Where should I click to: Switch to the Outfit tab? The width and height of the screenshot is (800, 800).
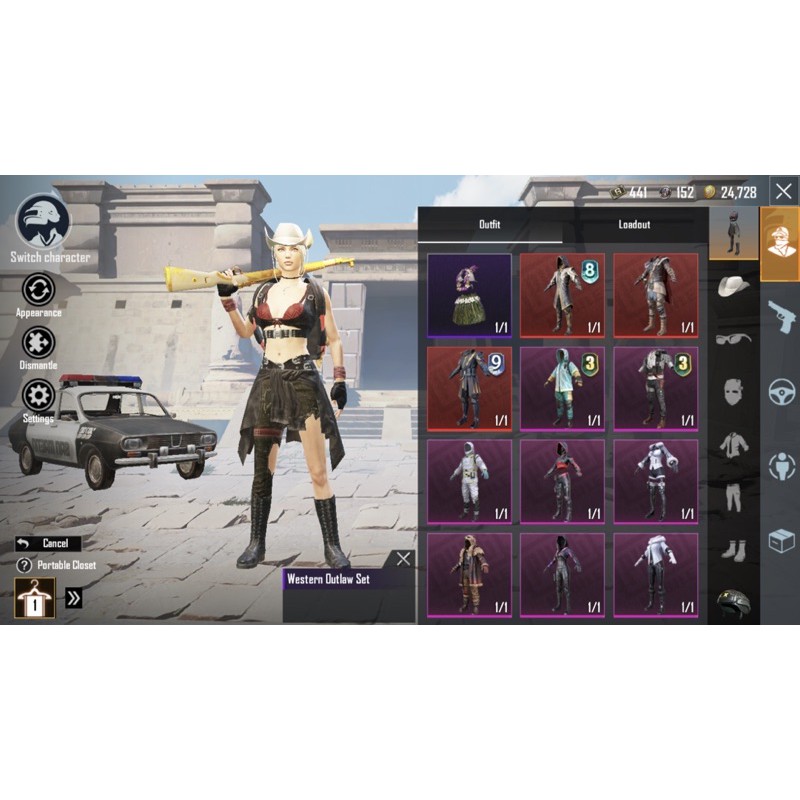(x=489, y=225)
